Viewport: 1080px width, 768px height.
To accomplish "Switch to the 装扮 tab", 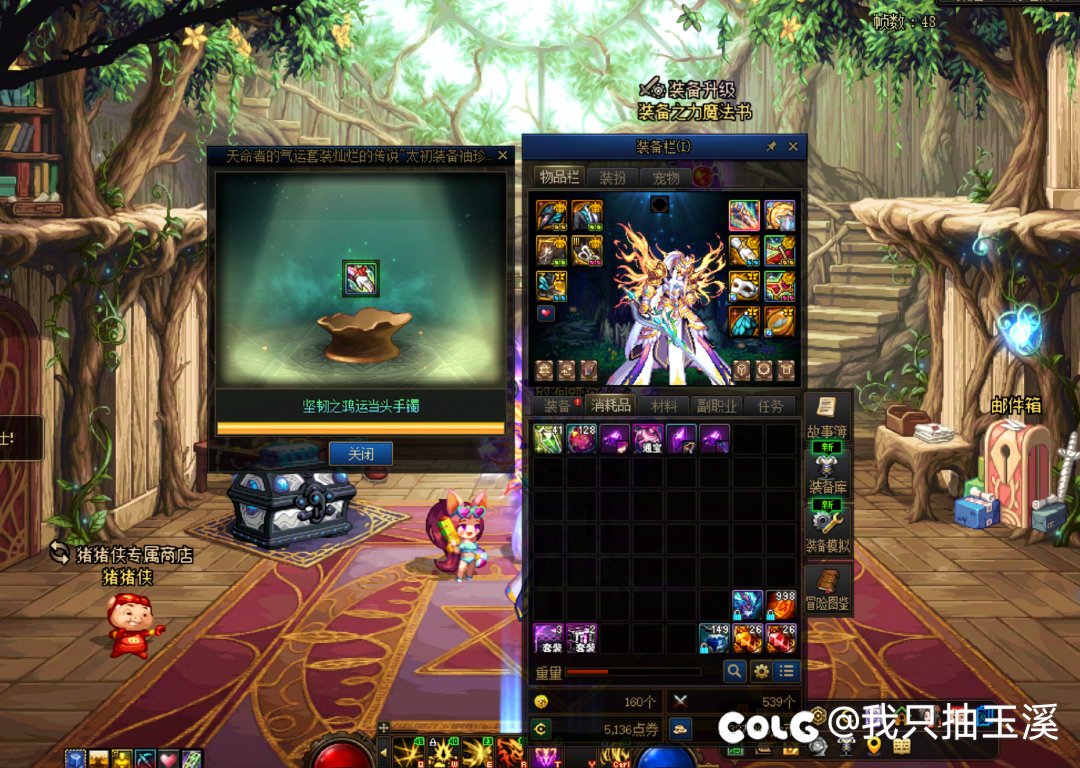I will [x=612, y=178].
